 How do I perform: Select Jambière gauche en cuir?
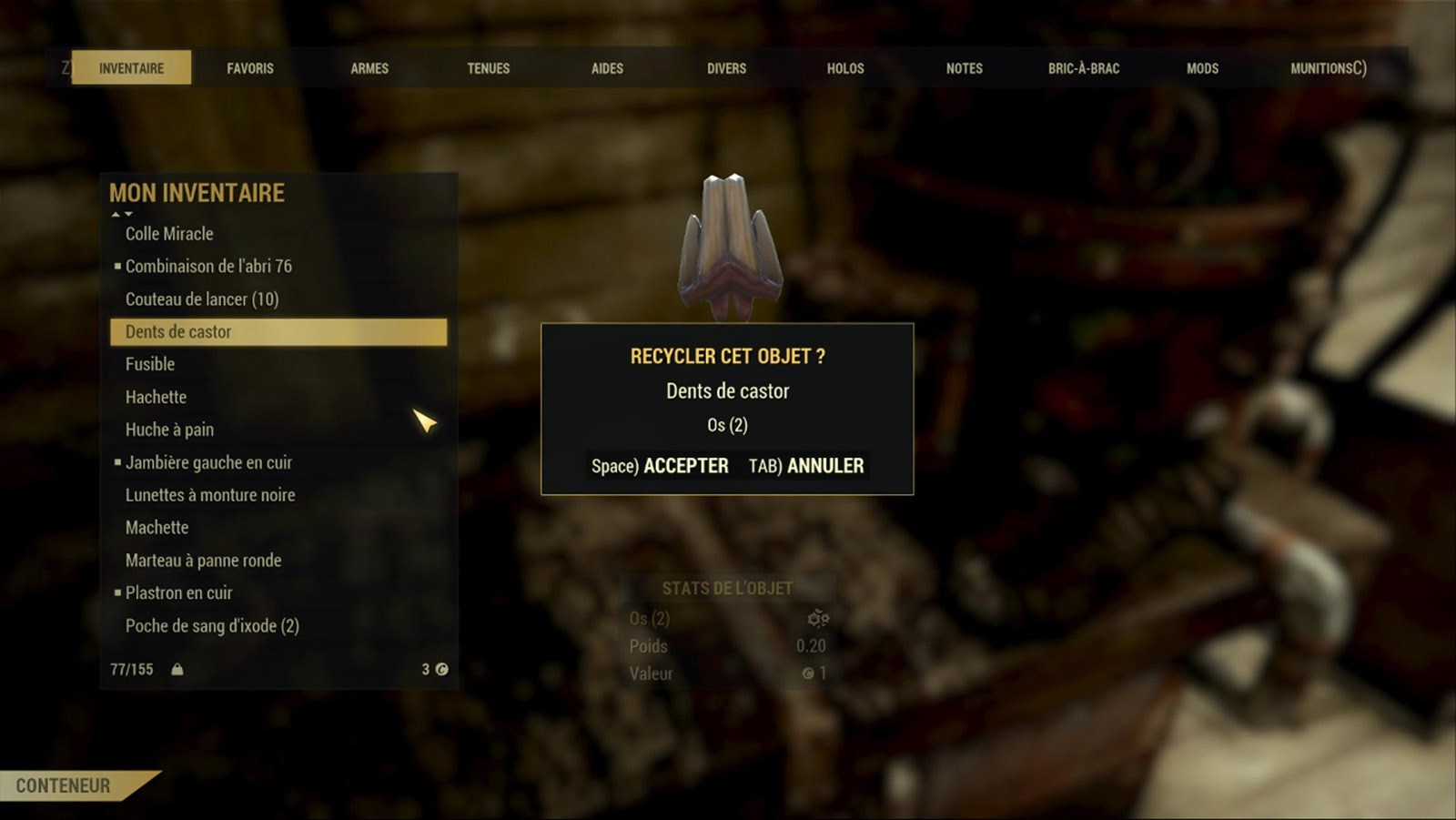pyautogui.click(x=208, y=462)
